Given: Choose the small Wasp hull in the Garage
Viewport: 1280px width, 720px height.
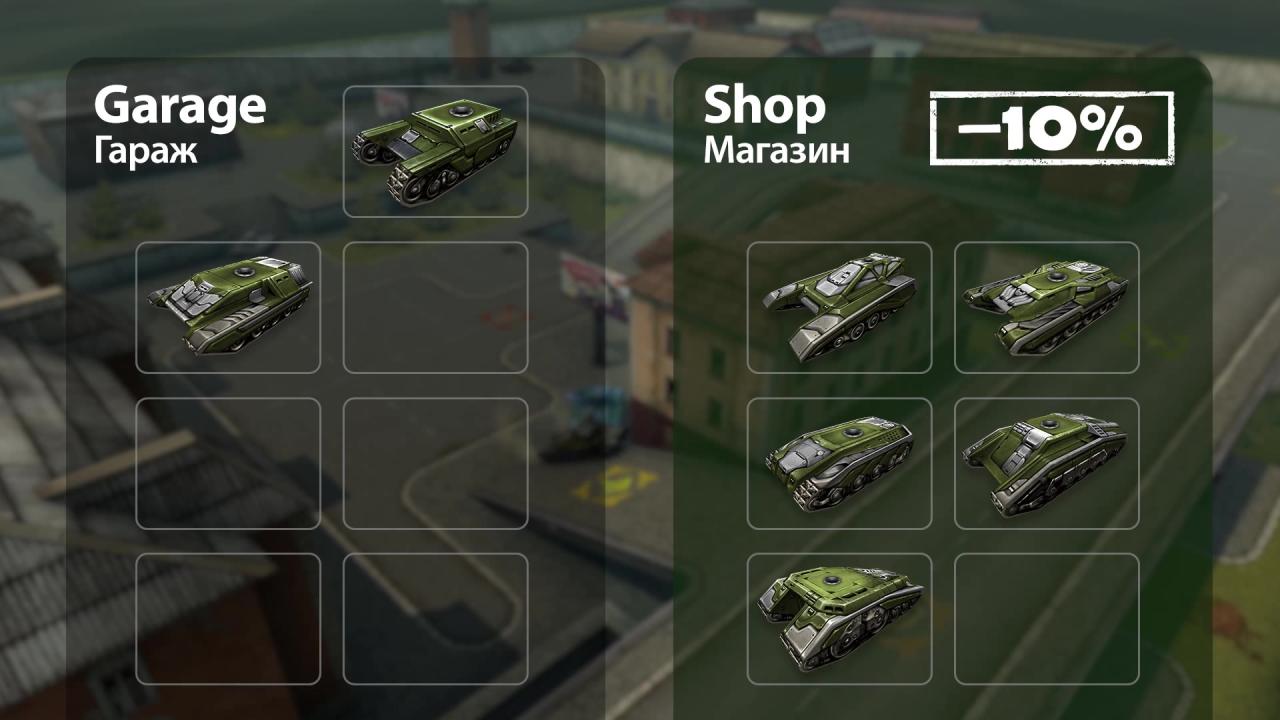Looking at the screenshot, I should click(x=228, y=307).
